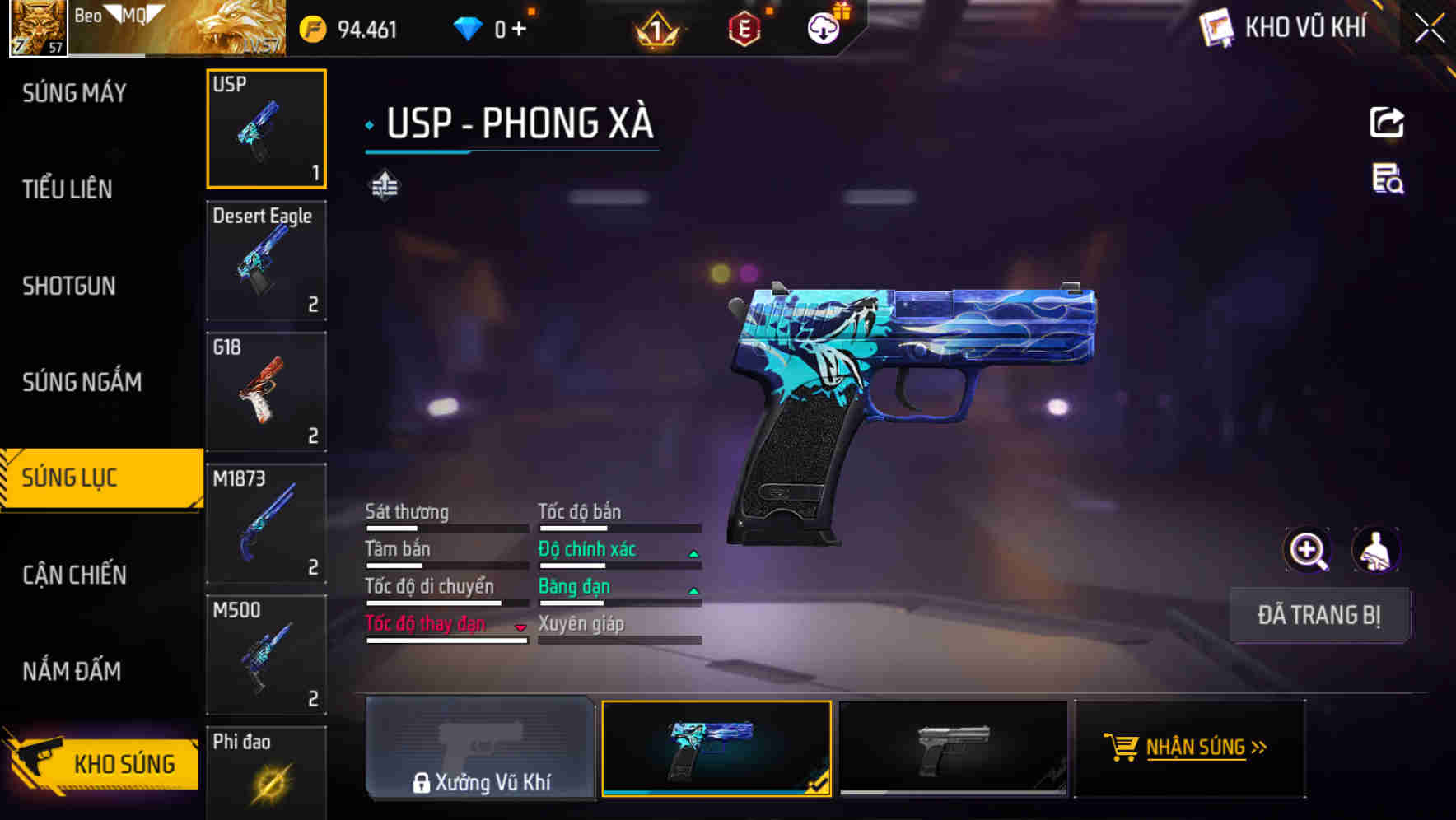1456x820 pixels.
Task: Open the CẬN CHIẾN weapon category
Action: [74, 575]
